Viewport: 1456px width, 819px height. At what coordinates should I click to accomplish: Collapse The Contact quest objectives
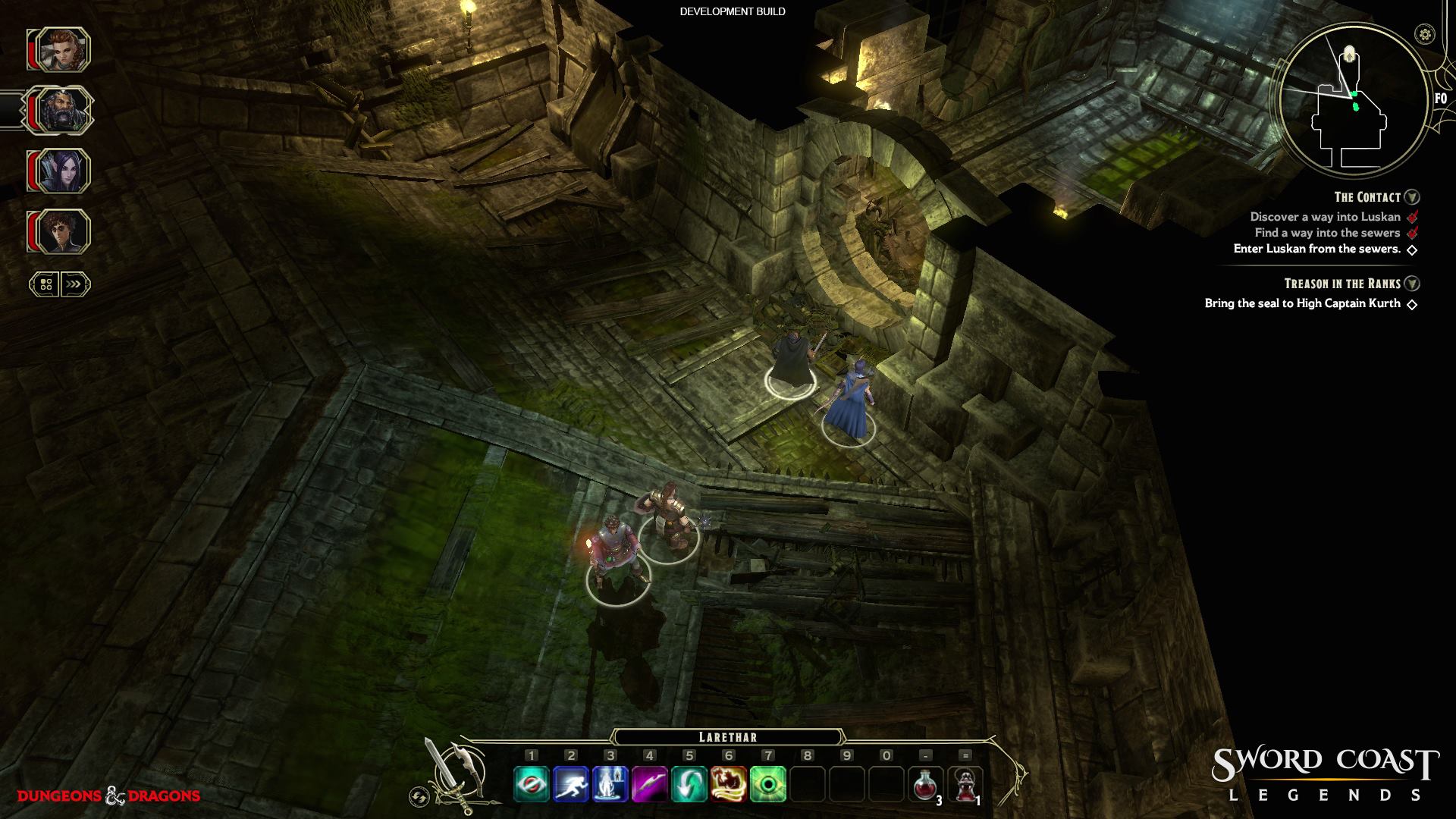(1412, 197)
